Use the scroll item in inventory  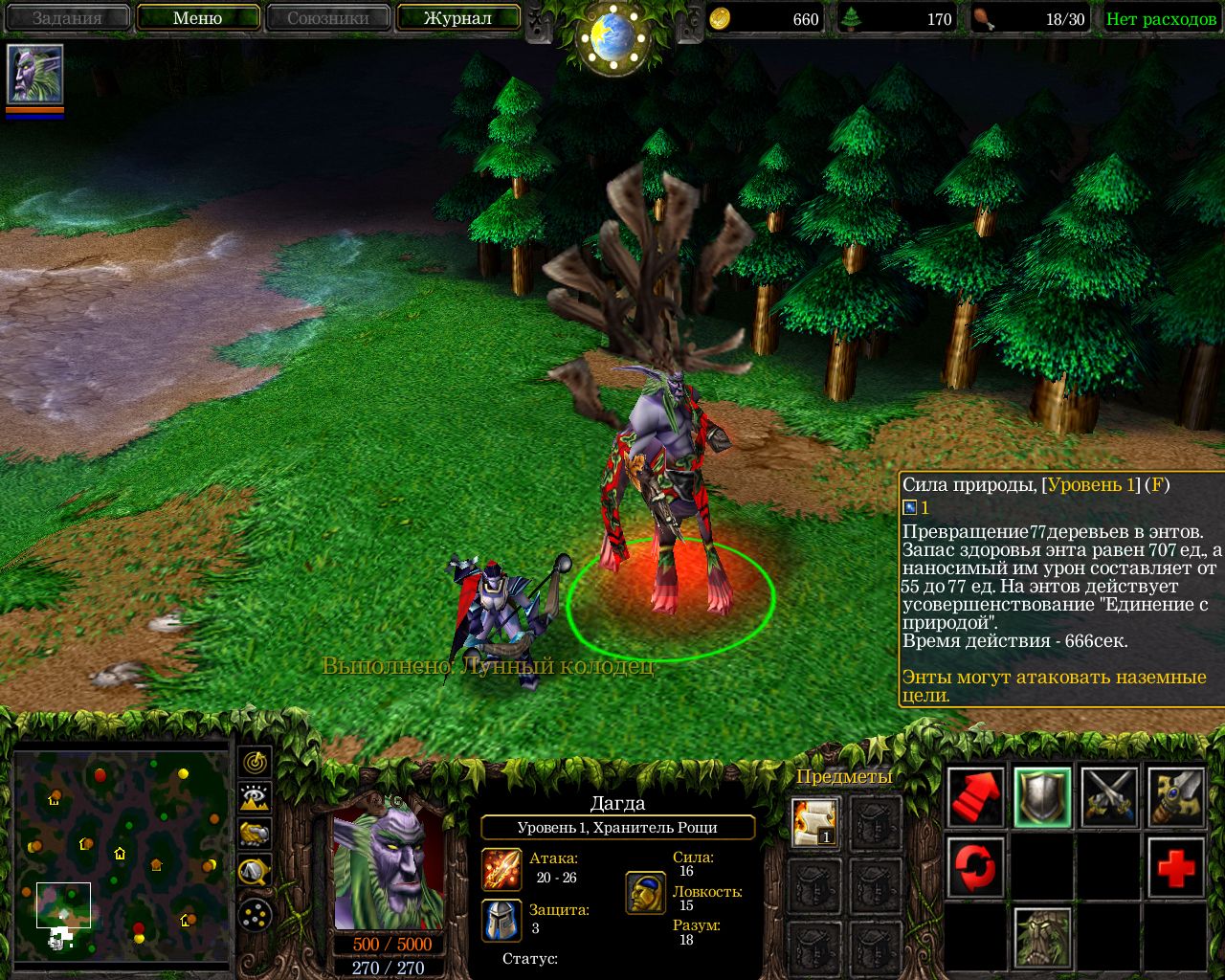tap(815, 822)
